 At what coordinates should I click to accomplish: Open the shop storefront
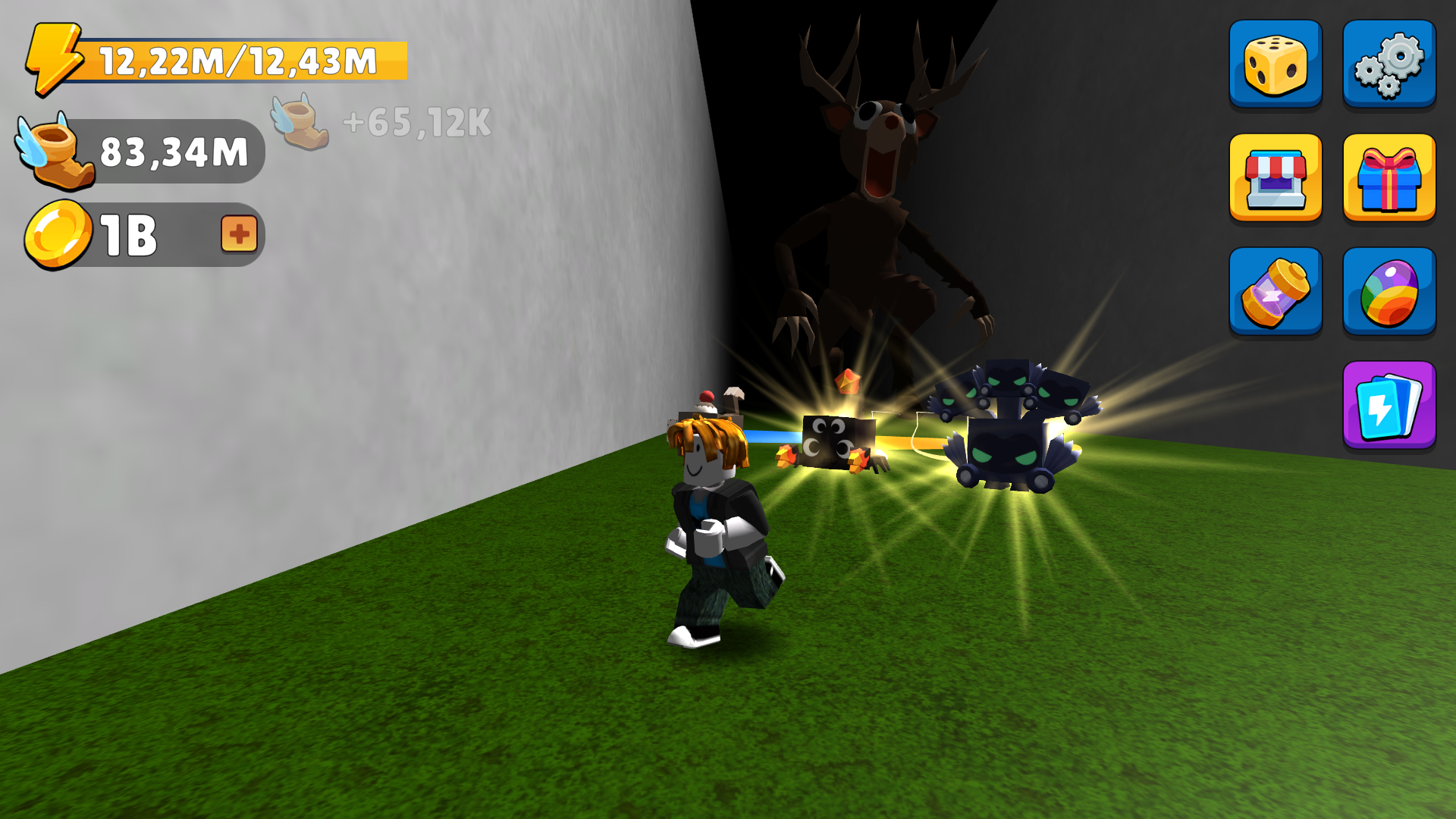point(1276,177)
